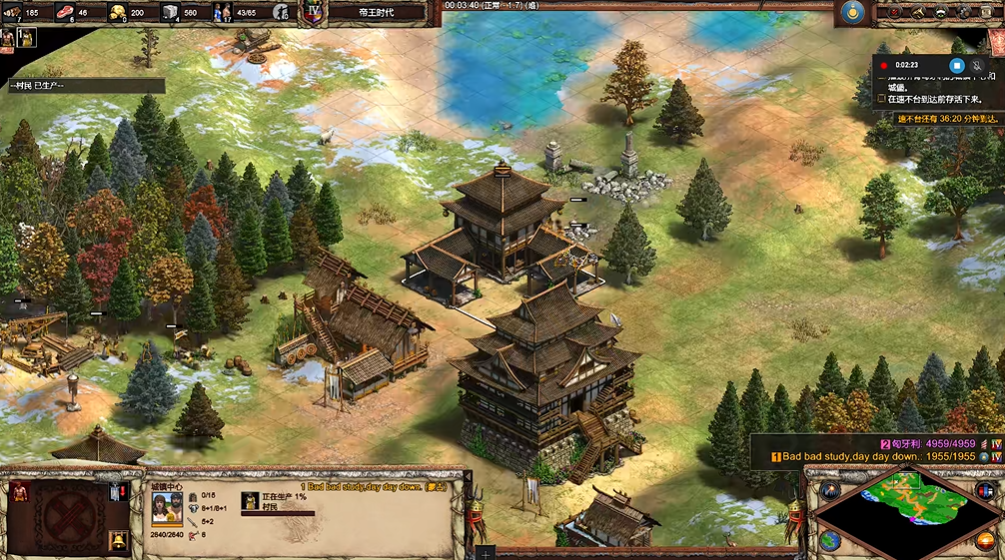Screen dimensions: 1005x560
Task: Open the tech tree gear button
Action: coord(964,12)
